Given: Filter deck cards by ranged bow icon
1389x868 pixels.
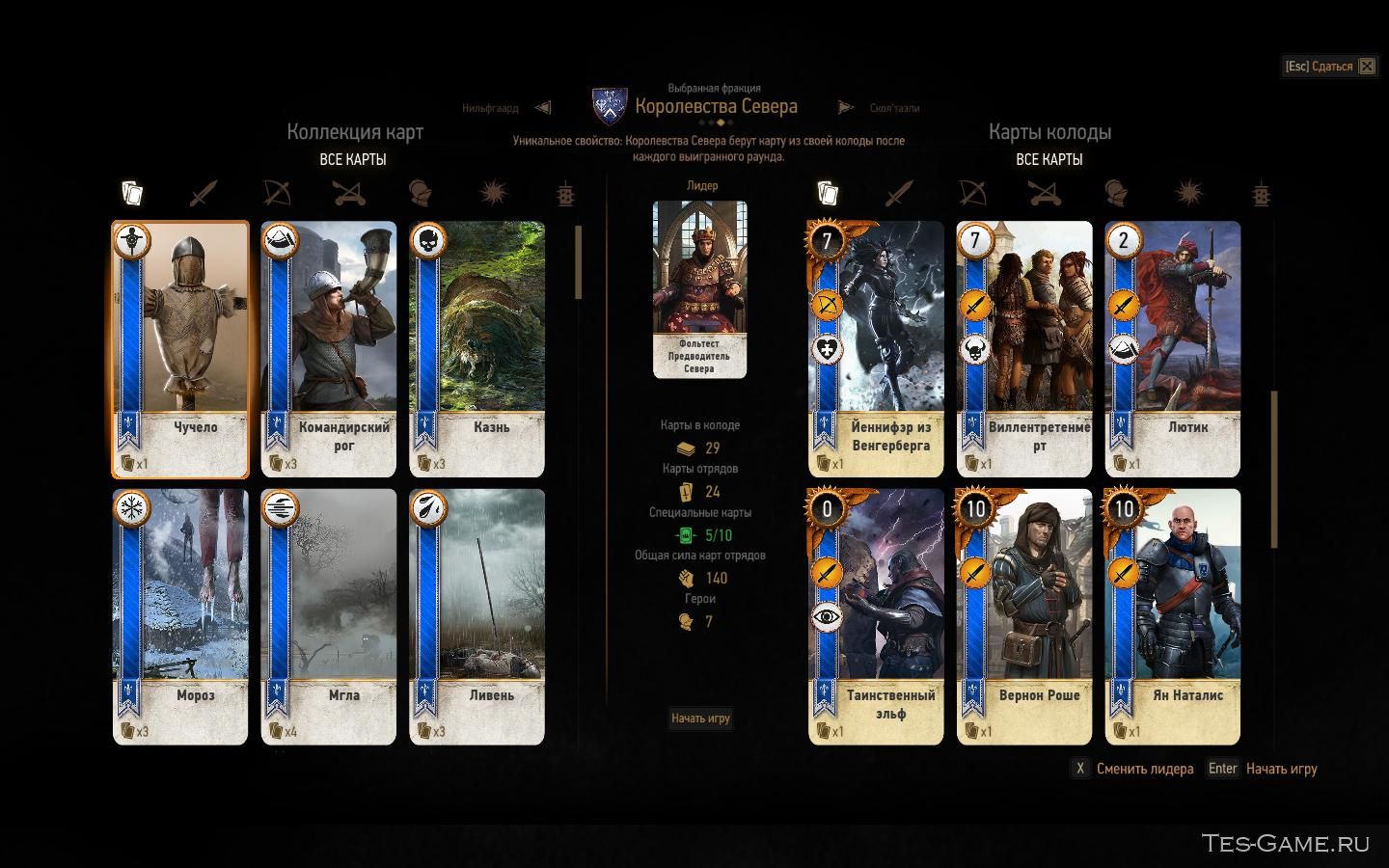Looking at the screenshot, I should (x=971, y=194).
